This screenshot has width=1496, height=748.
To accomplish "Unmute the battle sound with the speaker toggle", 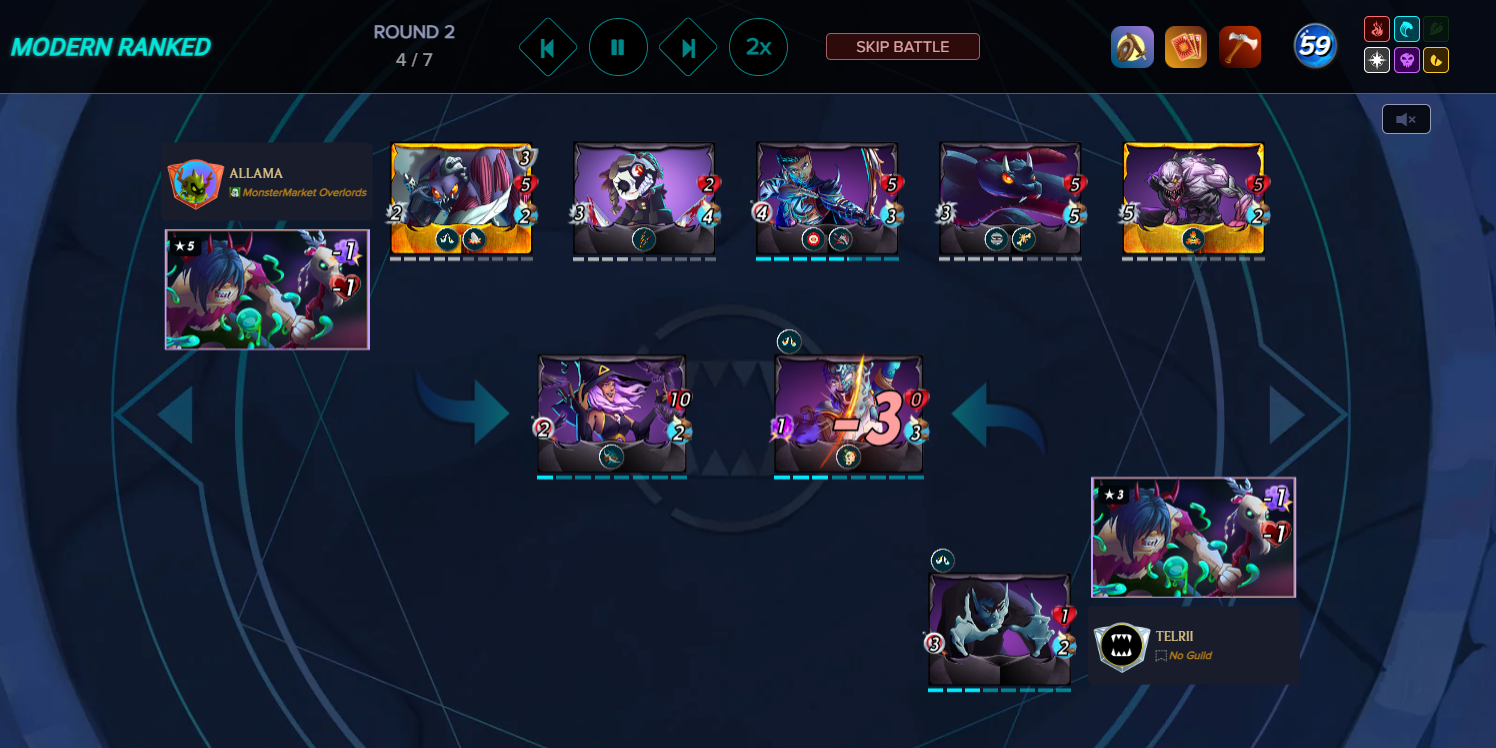I will click(1406, 118).
